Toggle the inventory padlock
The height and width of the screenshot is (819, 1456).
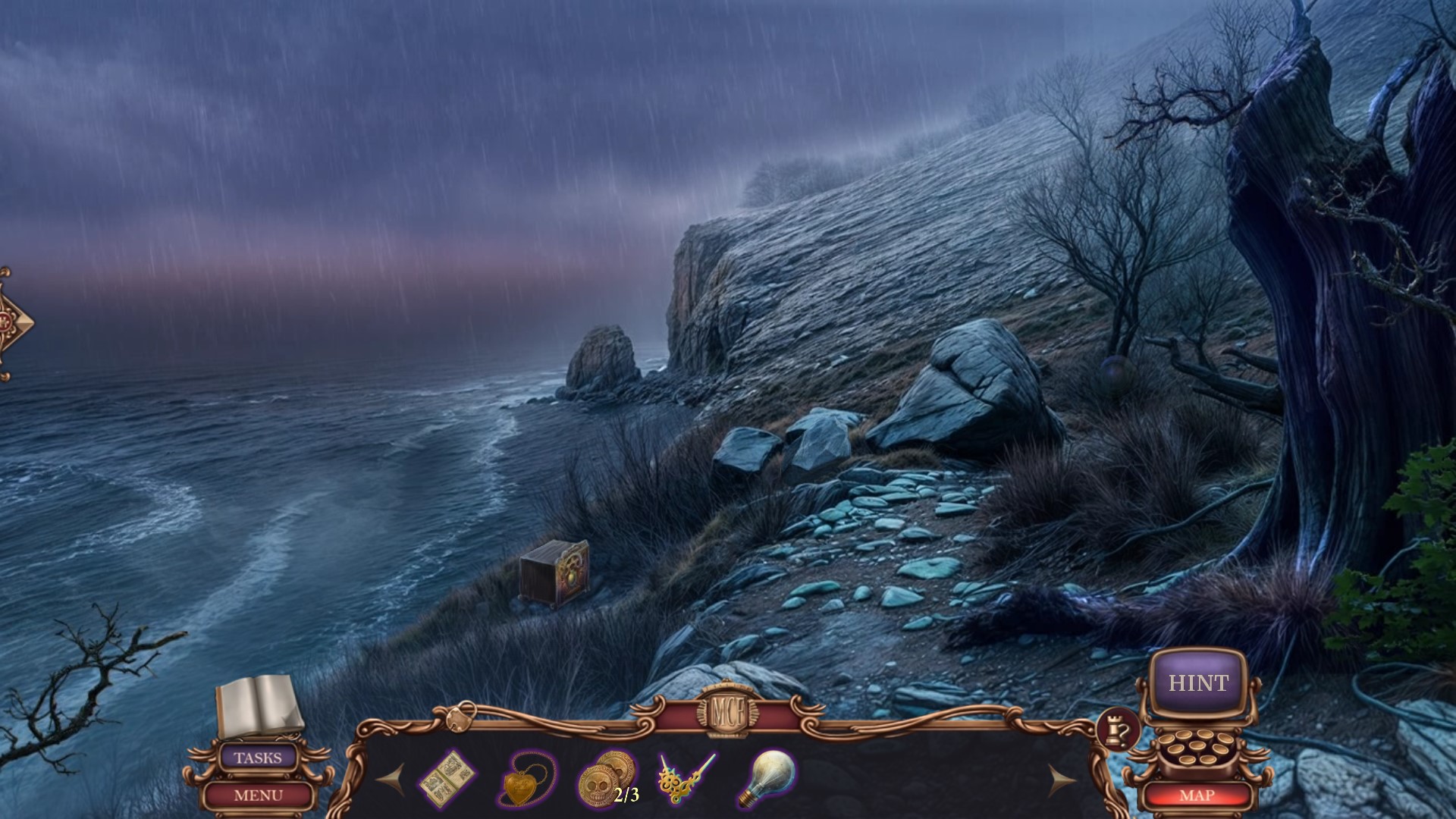(460, 716)
